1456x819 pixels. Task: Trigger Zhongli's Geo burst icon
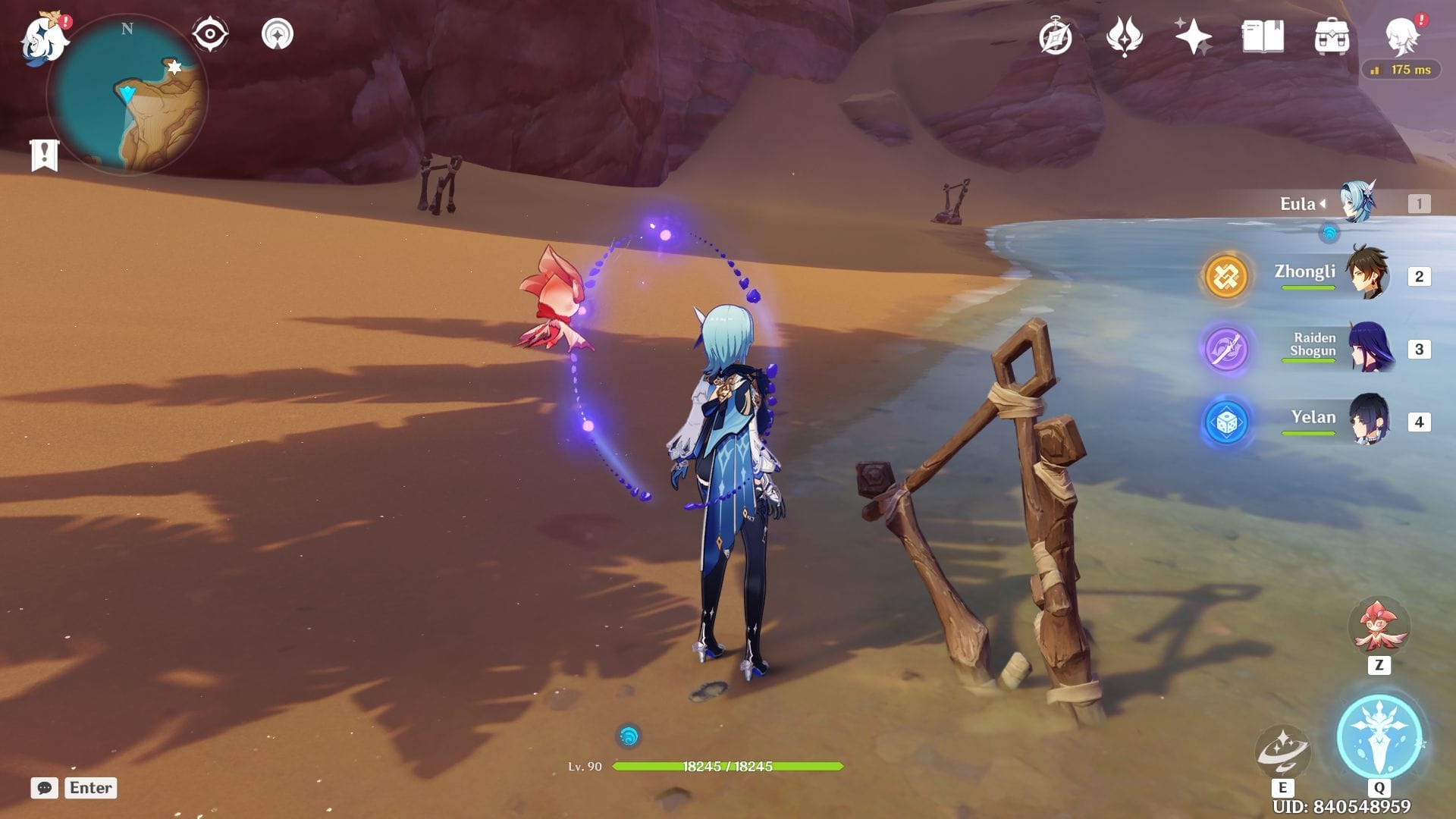(1225, 276)
